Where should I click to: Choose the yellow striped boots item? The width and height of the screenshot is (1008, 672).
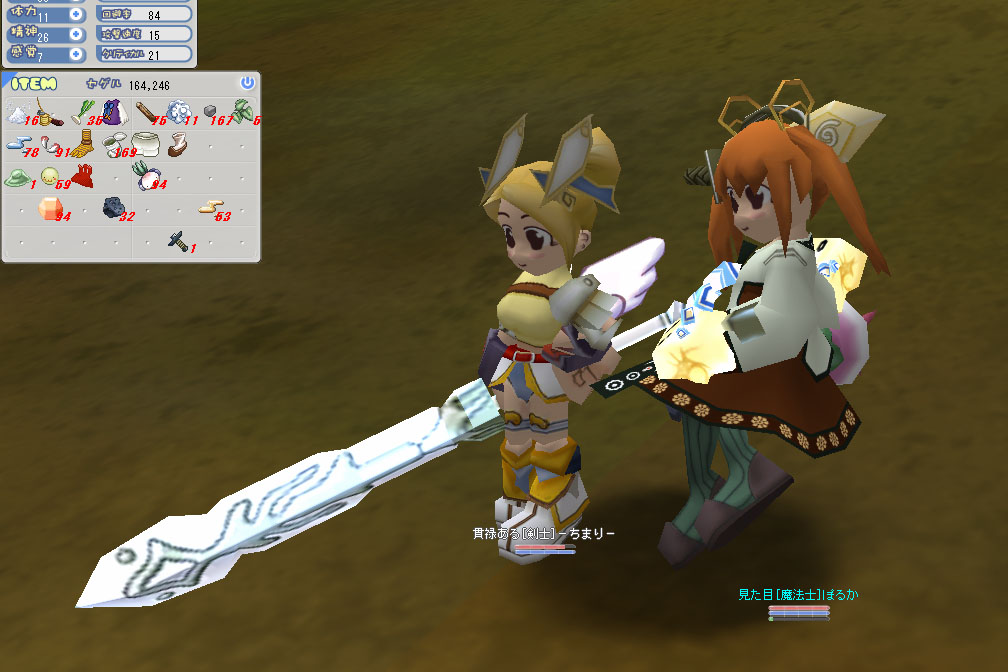(82, 145)
